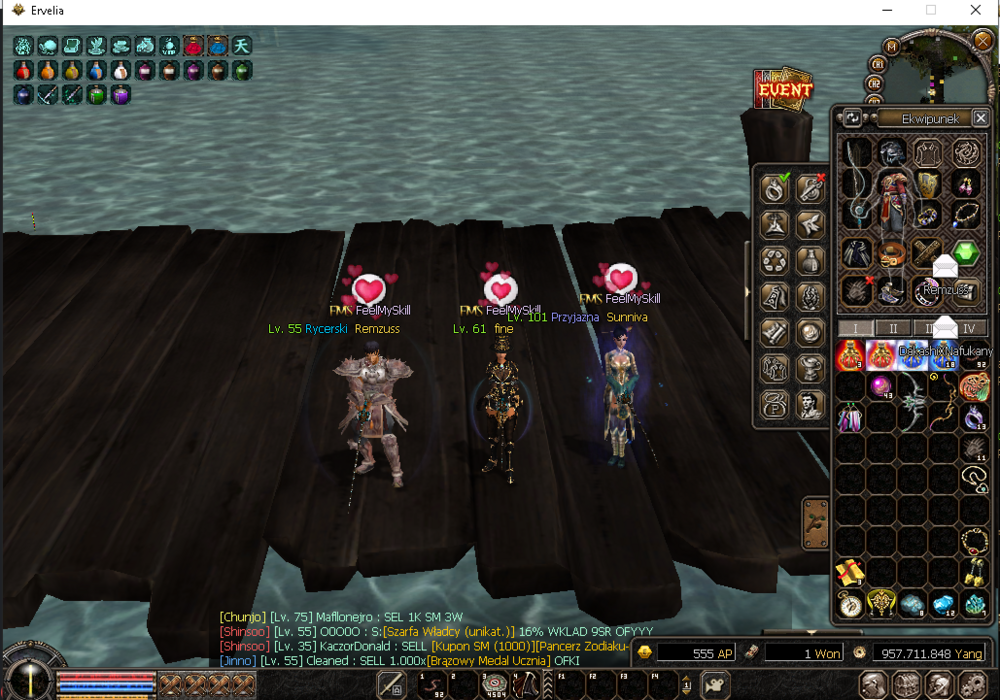Click the red potion buff icon
1000x700 pixels.
pyautogui.click(x=23, y=71)
